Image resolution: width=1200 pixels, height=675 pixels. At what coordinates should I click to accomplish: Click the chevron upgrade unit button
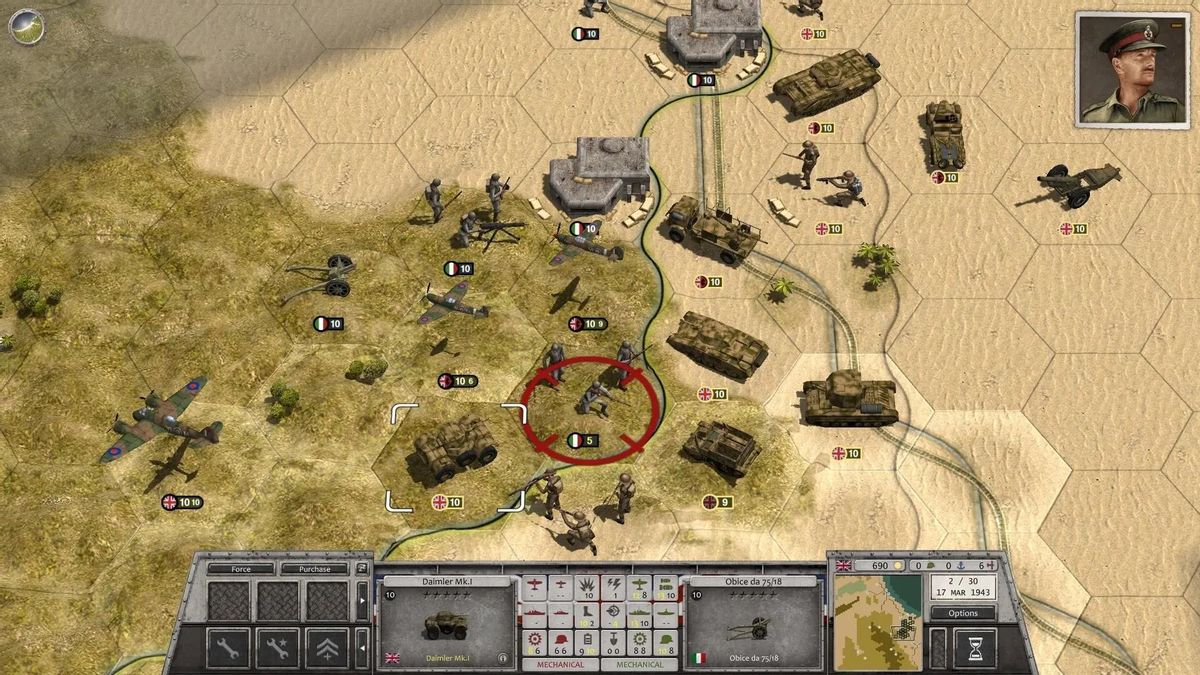[x=327, y=647]
